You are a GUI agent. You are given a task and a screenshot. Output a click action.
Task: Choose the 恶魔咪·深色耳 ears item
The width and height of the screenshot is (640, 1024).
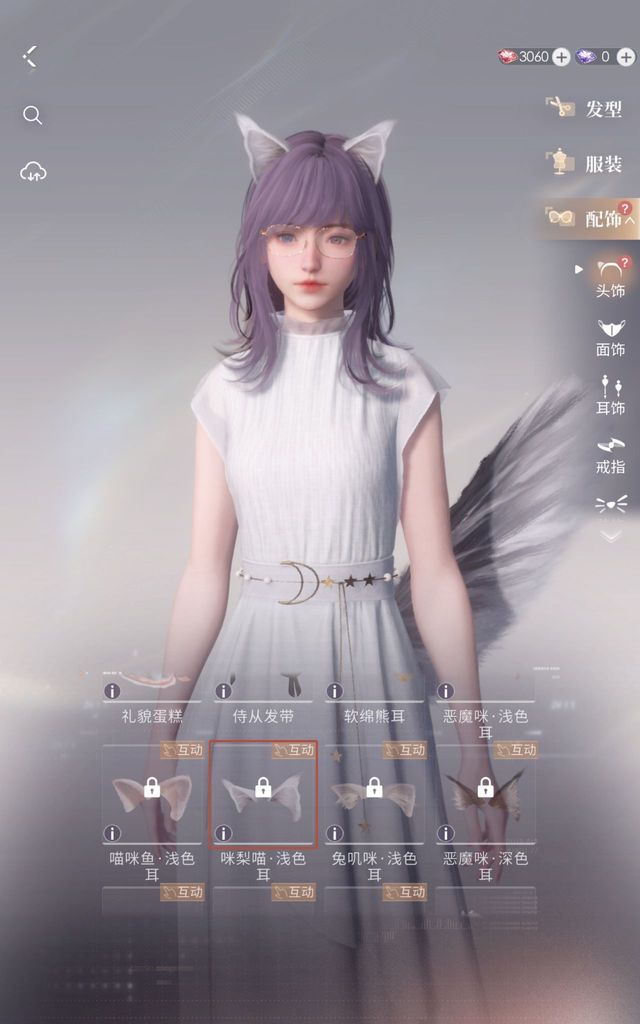point(485,794)
